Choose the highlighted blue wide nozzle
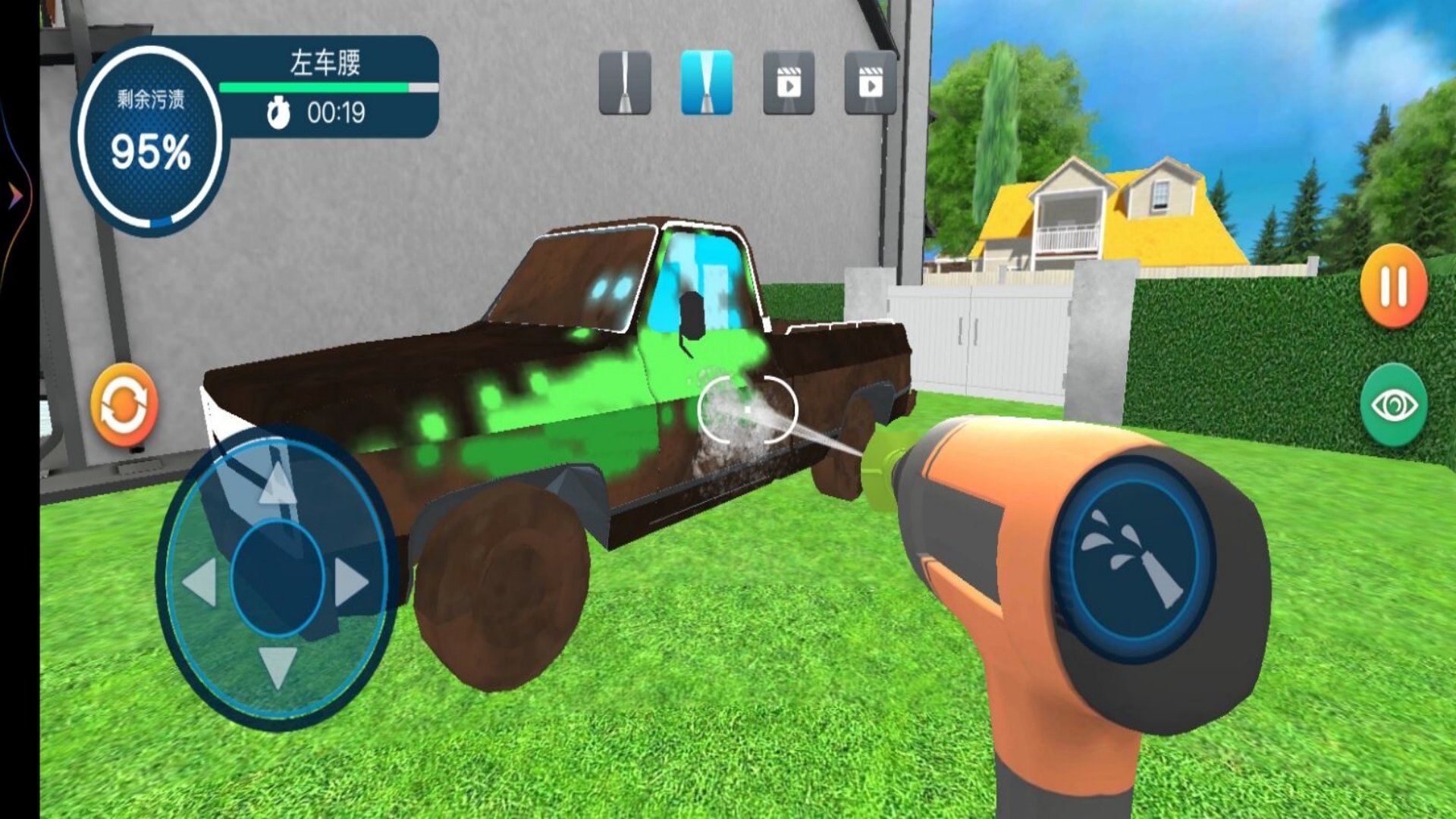This screenshot has width=1456, height=819. pyautogui.click(x=707, y=83)
